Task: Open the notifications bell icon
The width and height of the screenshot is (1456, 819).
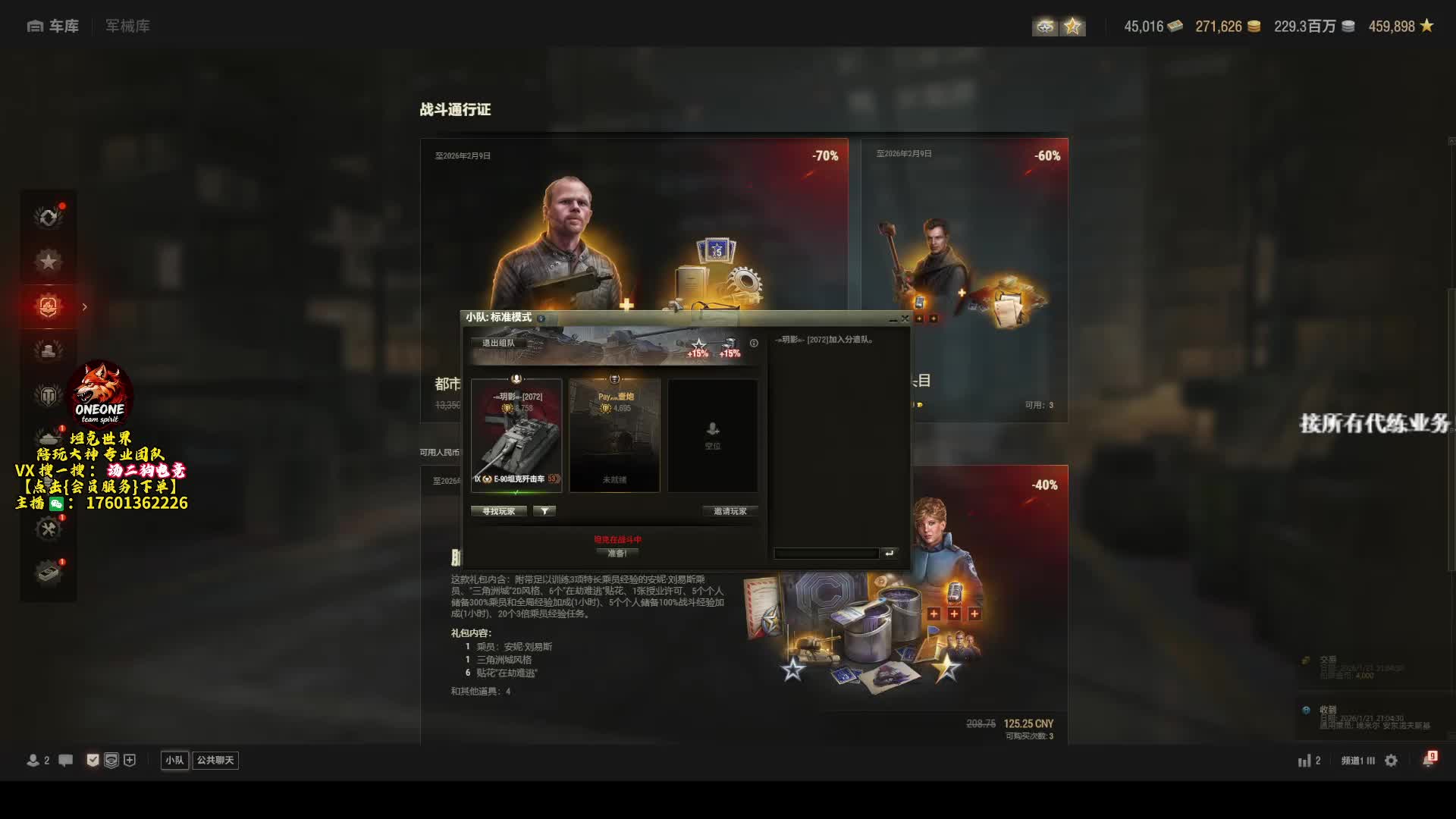Action: (x=1429, y=760)
